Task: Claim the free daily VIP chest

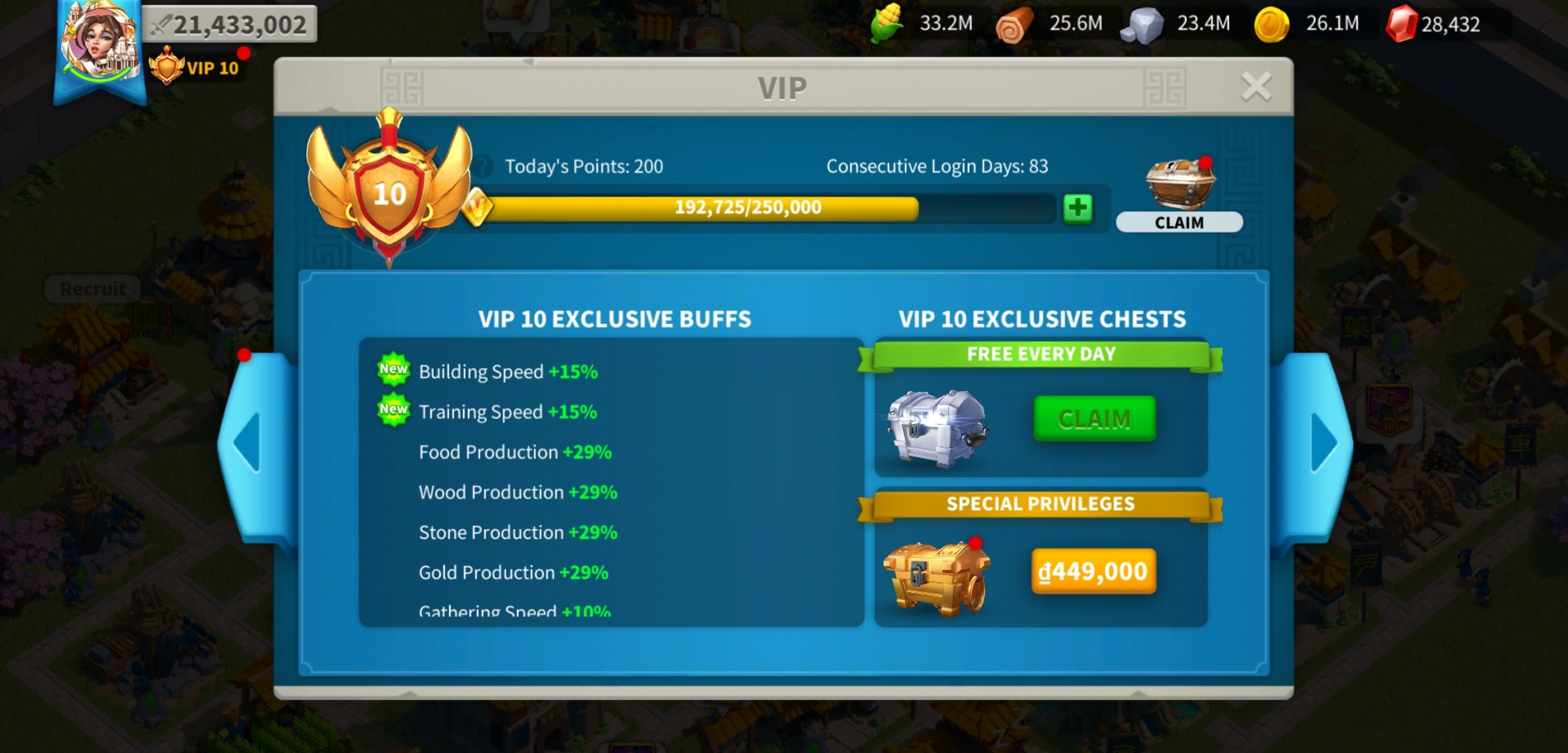Action: coord(1094,419)
